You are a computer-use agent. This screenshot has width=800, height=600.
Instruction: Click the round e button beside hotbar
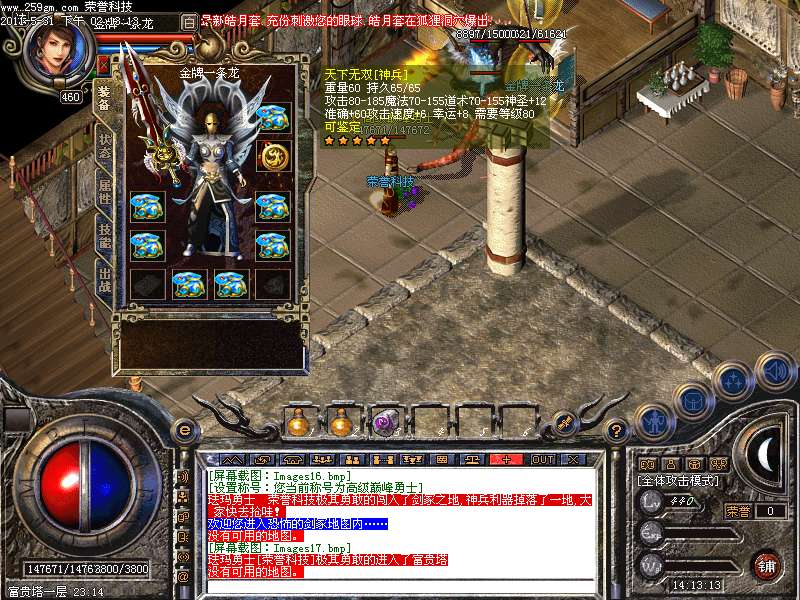click(x=183, y=431)
